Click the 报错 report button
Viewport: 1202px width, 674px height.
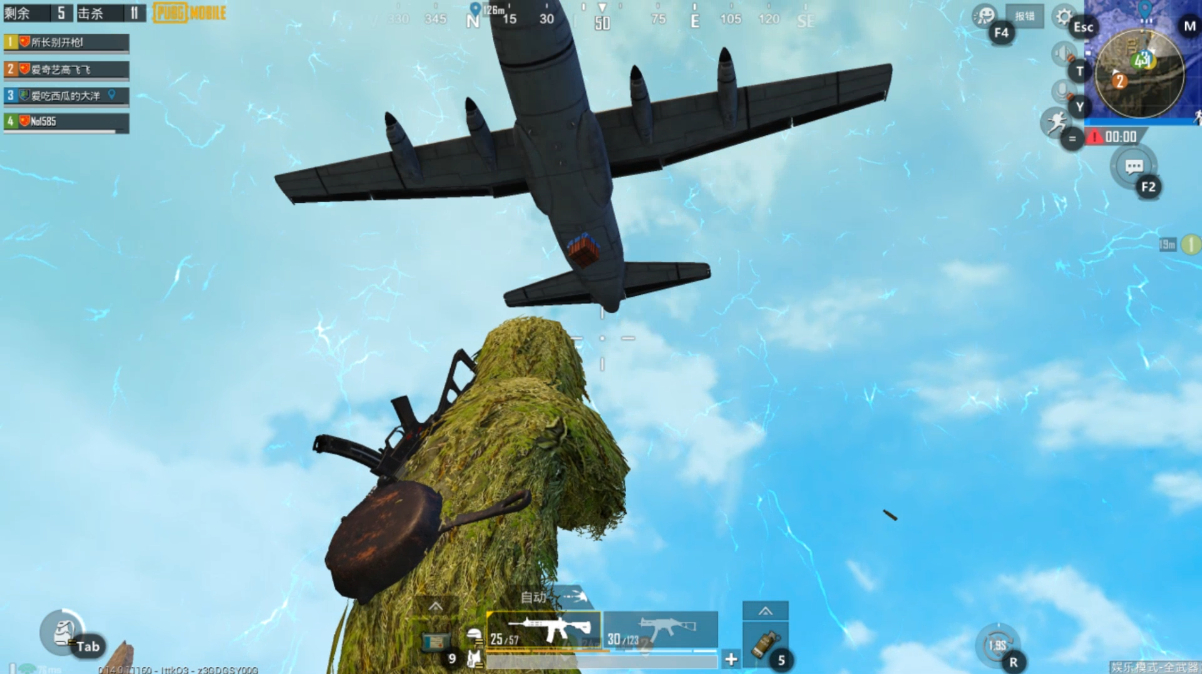coord(1025,16)
